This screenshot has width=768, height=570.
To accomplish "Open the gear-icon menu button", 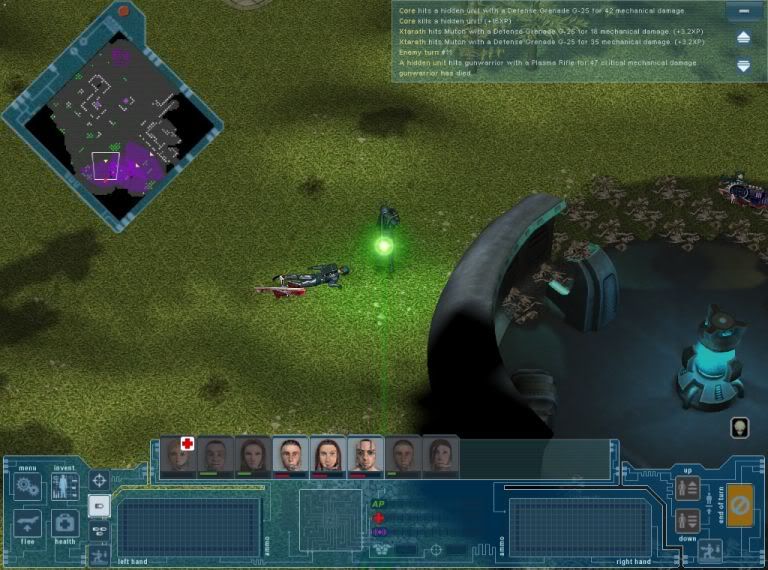I will click(x=28, y=487).
